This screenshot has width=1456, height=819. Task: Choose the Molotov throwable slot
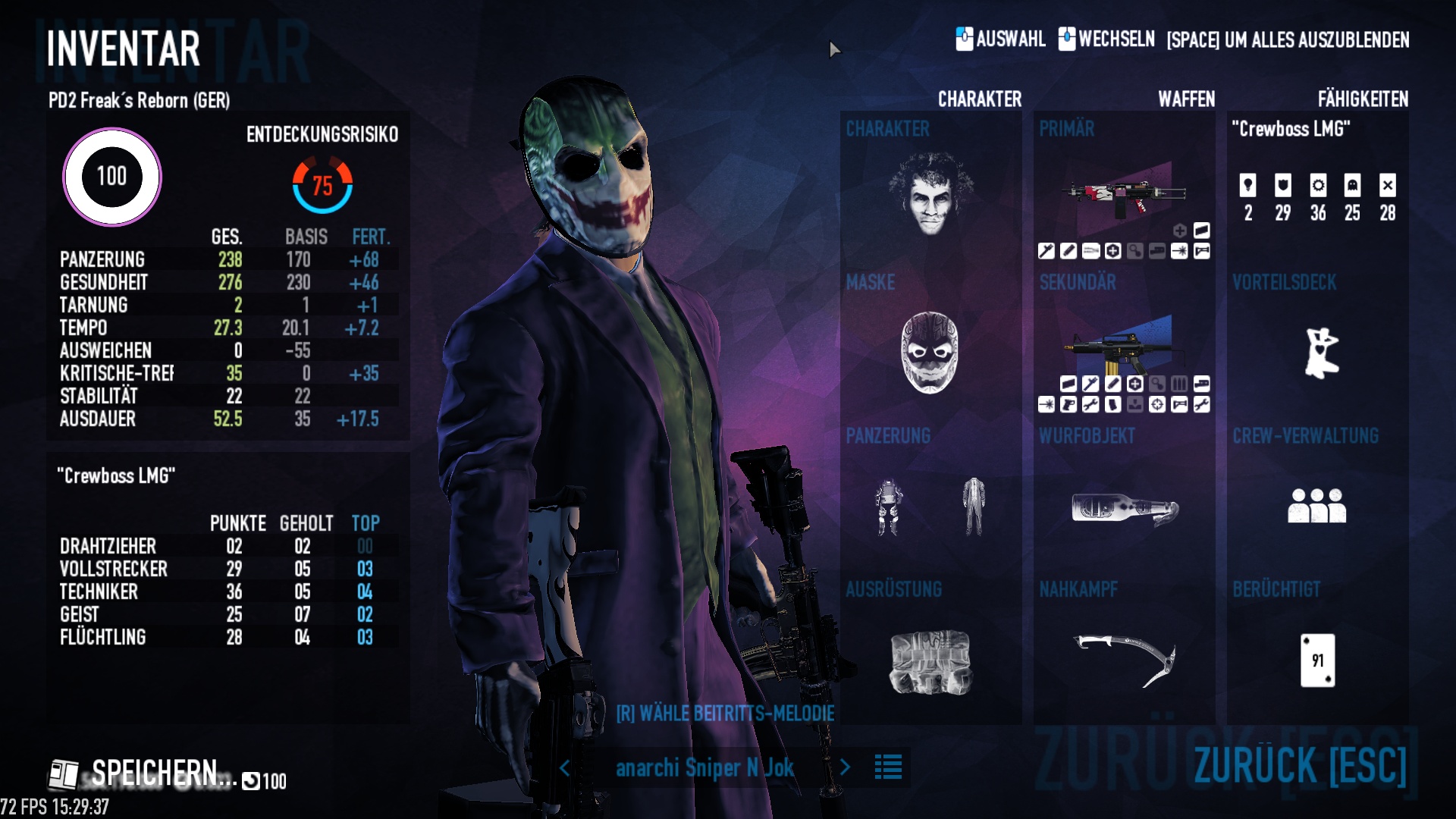(x=1124, y=508)
